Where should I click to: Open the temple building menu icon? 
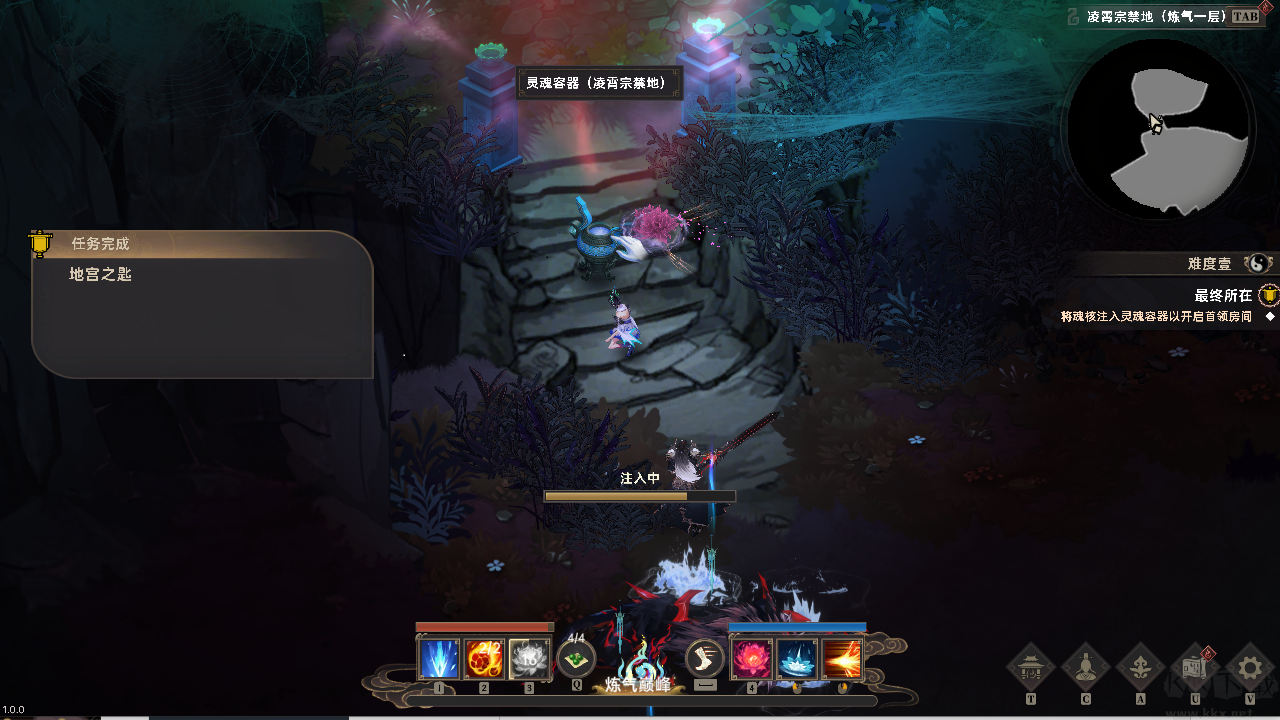pos(1031,667)
